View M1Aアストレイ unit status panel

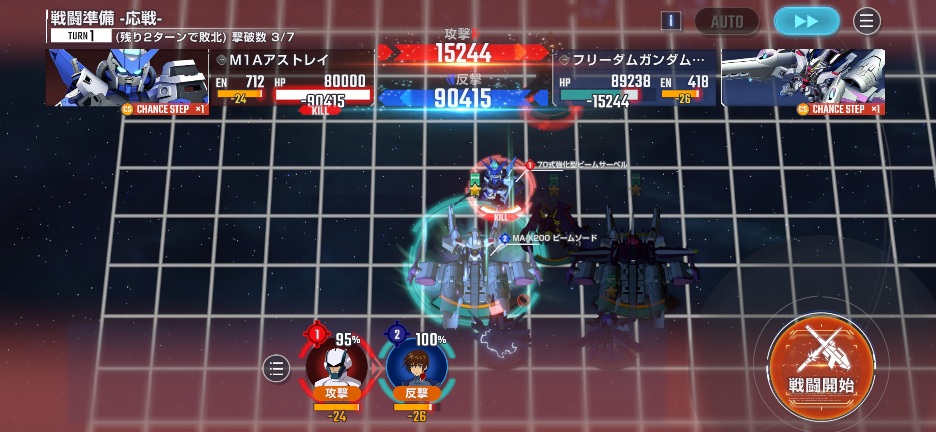(292, 79)
